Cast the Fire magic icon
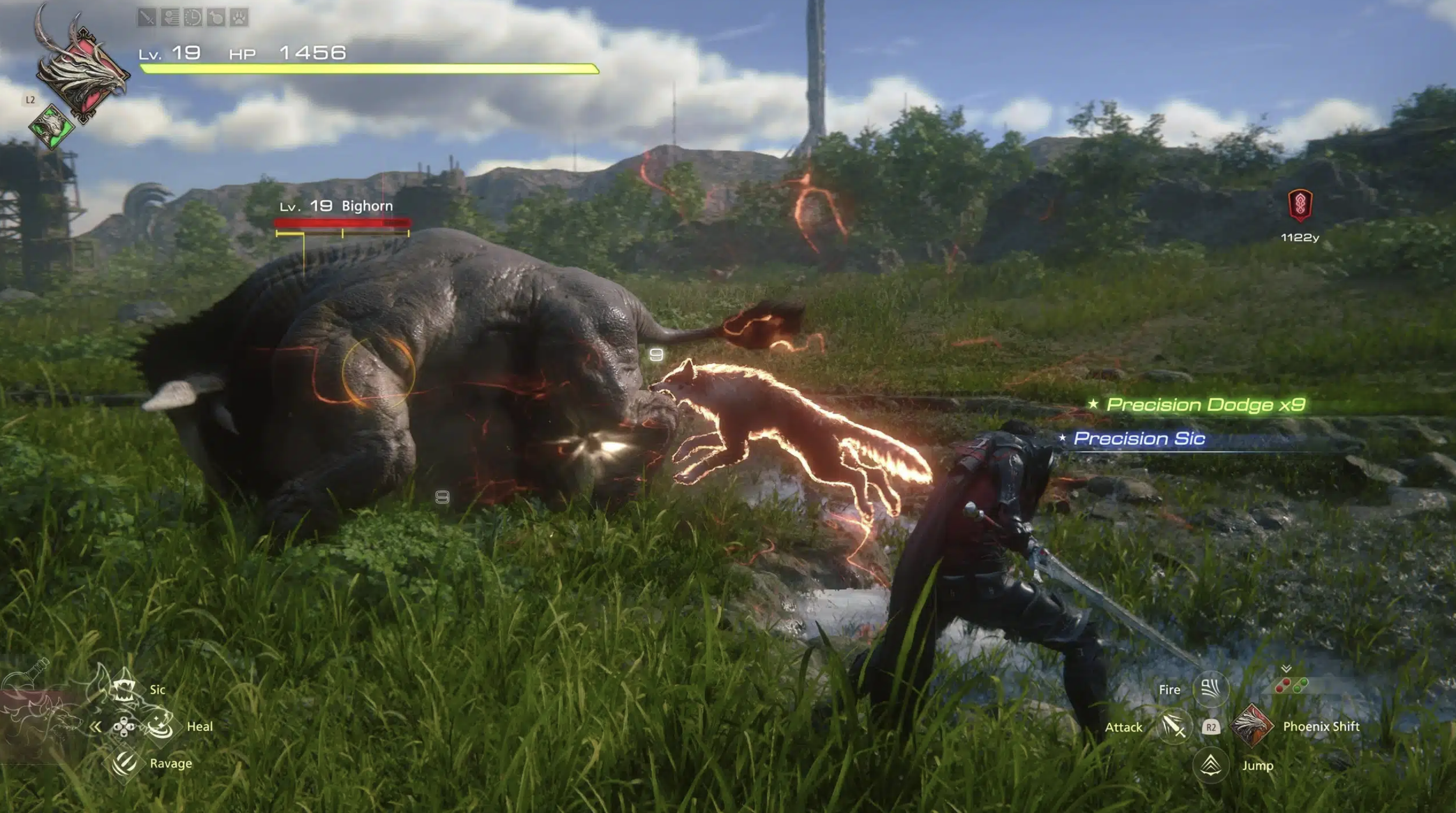 (1211, 689)
